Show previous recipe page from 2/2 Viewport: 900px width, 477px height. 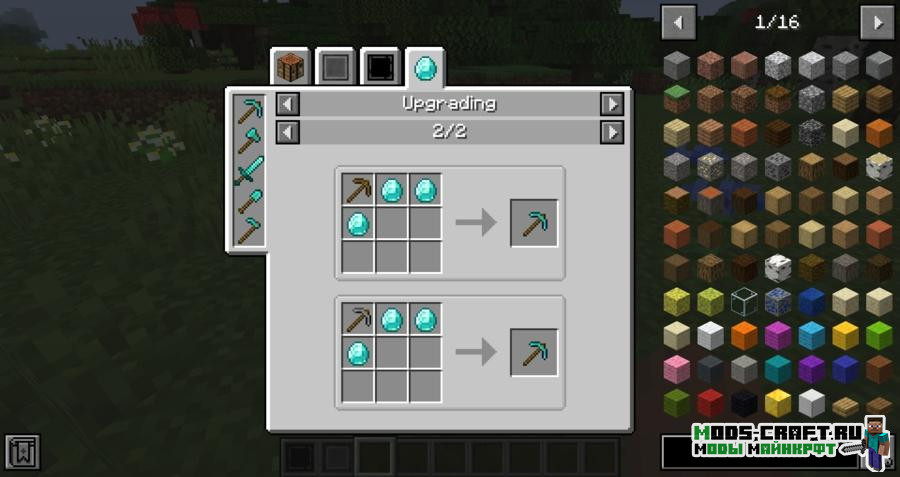[x=287, y=132]
